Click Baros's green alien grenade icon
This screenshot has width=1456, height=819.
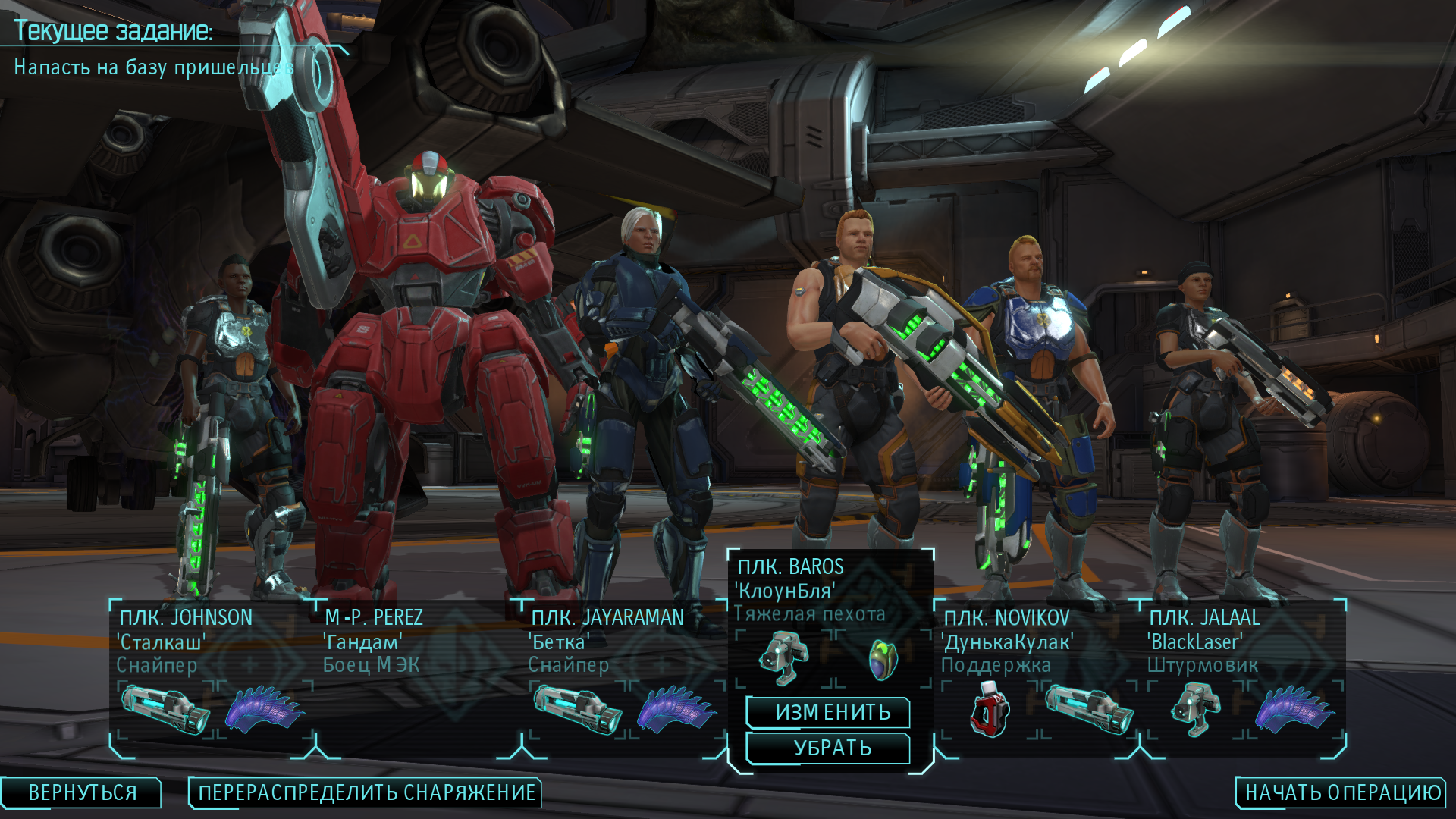coord(883,659)
